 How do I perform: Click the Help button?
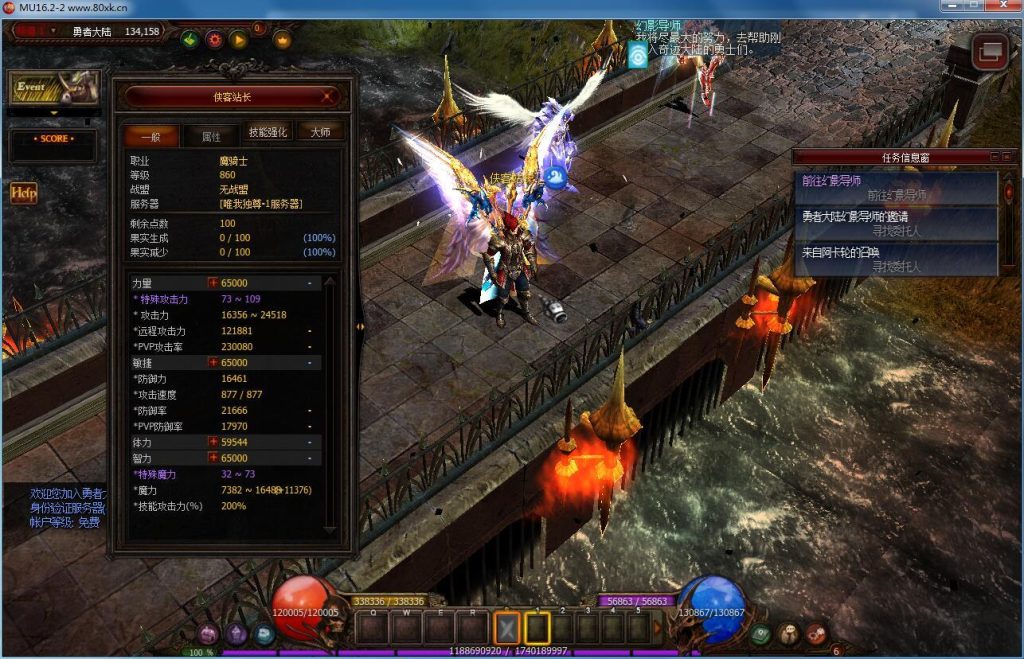click(x=24, y=193)
